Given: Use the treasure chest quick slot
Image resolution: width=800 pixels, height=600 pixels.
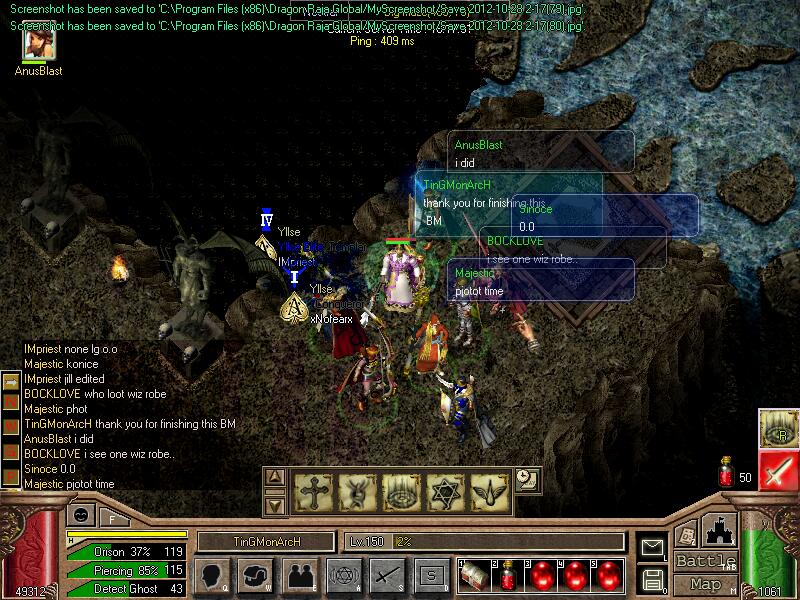Looking at the screenshot, I should point(475,576).
